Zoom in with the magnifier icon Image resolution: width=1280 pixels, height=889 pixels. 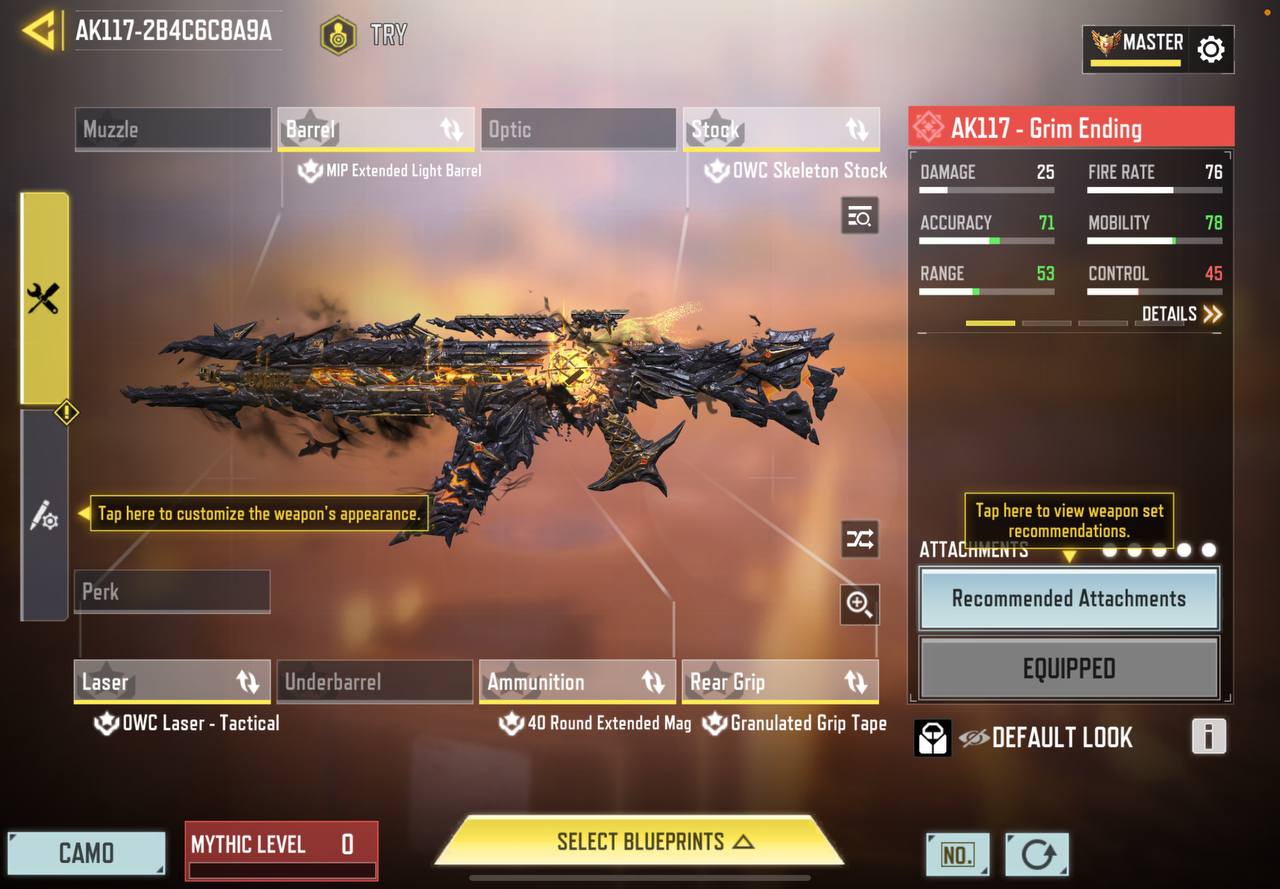(x=859, y=604)
